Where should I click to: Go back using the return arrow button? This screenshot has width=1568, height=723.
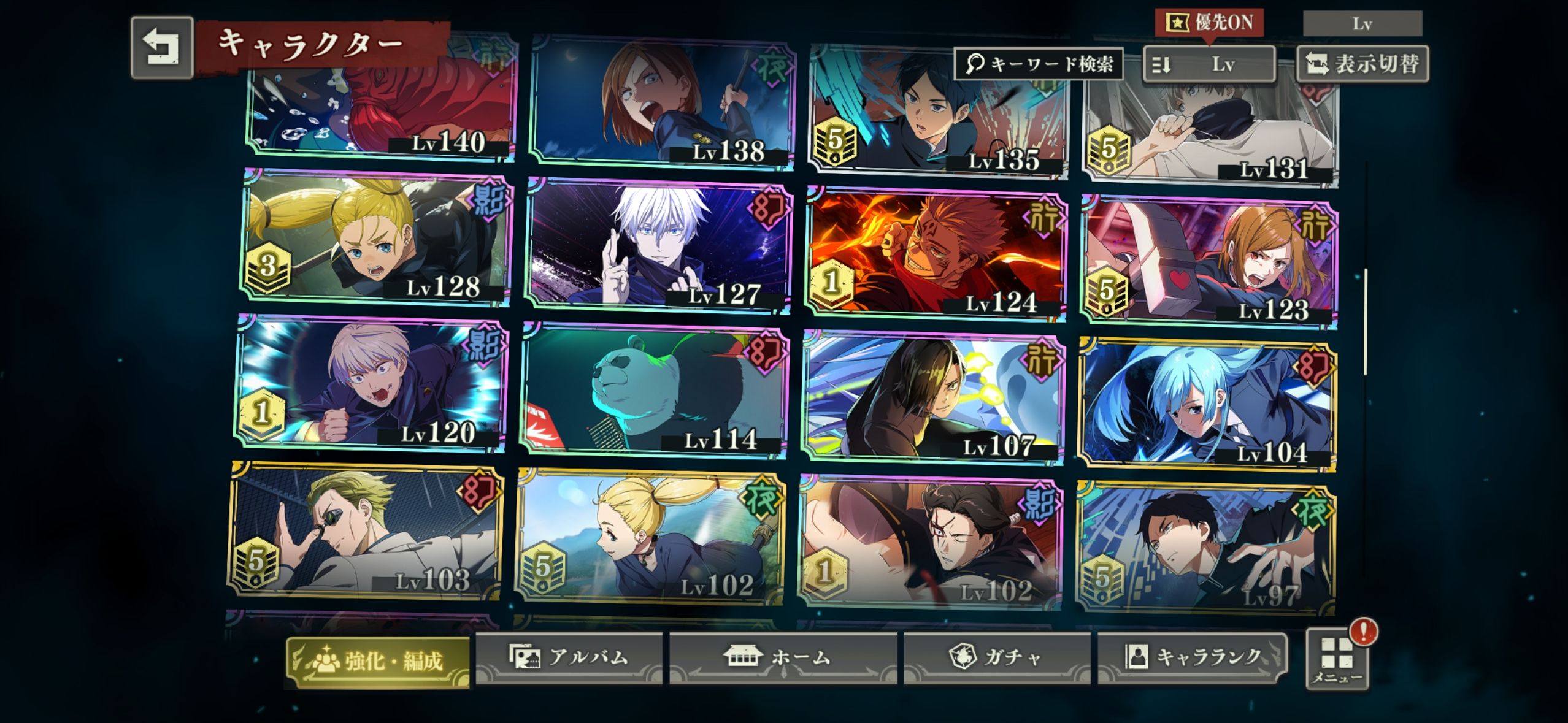click(162, 48)
